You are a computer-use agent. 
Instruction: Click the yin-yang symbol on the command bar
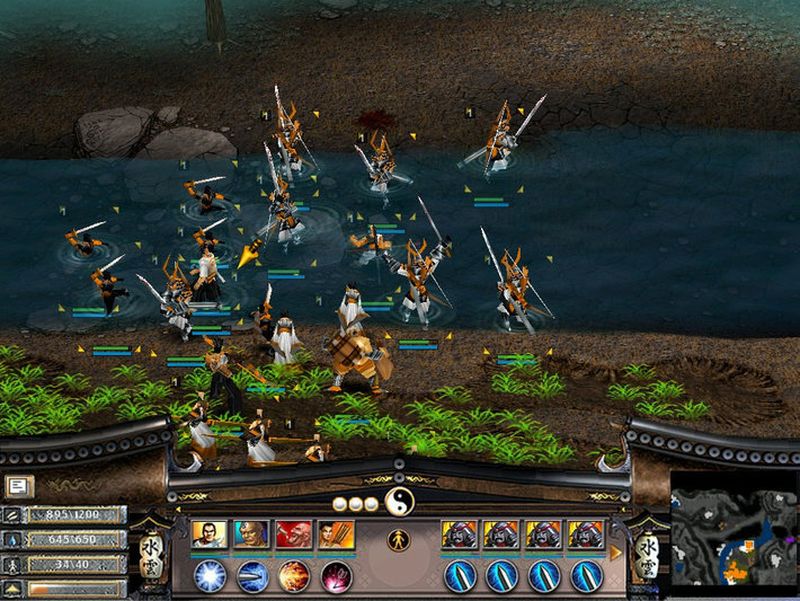400,501
